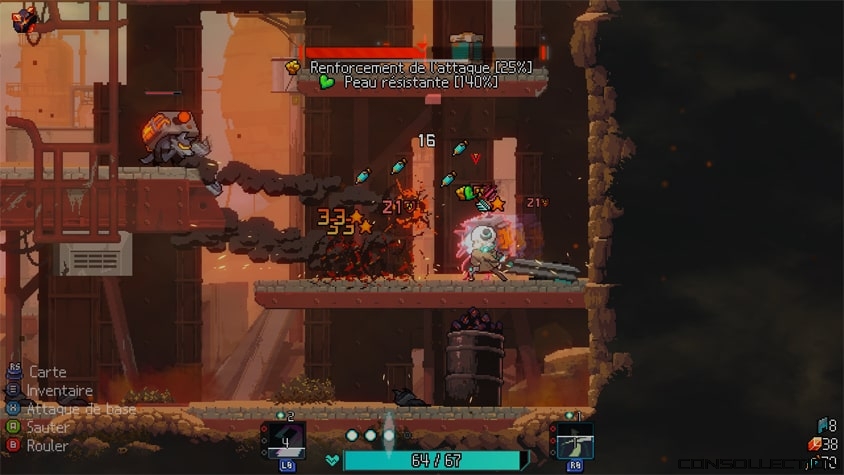844x475 pixels.
Task: Open the Carte map entry
Action: [47, 372]
